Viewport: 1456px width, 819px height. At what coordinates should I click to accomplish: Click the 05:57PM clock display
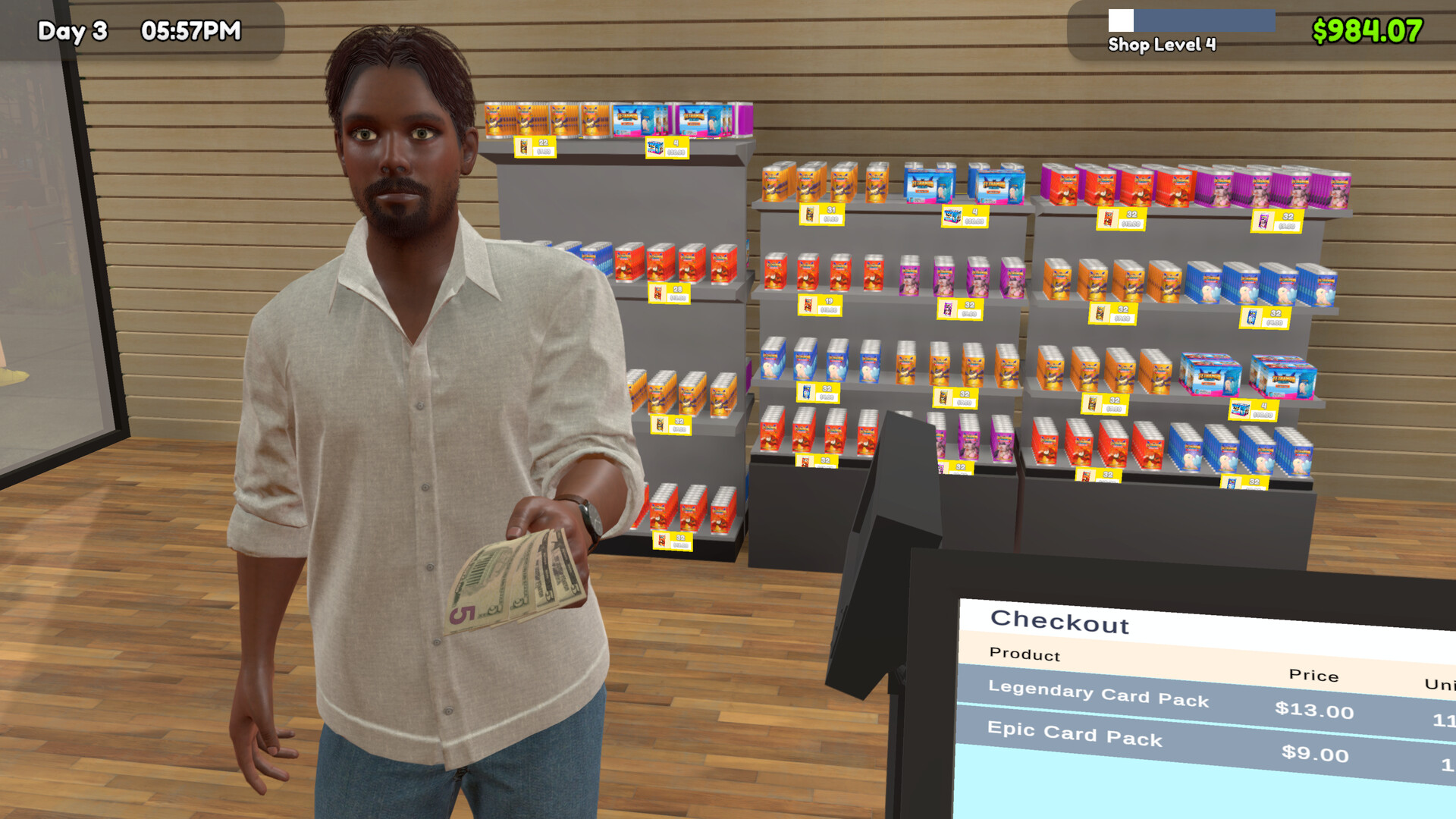click(190, 32)
